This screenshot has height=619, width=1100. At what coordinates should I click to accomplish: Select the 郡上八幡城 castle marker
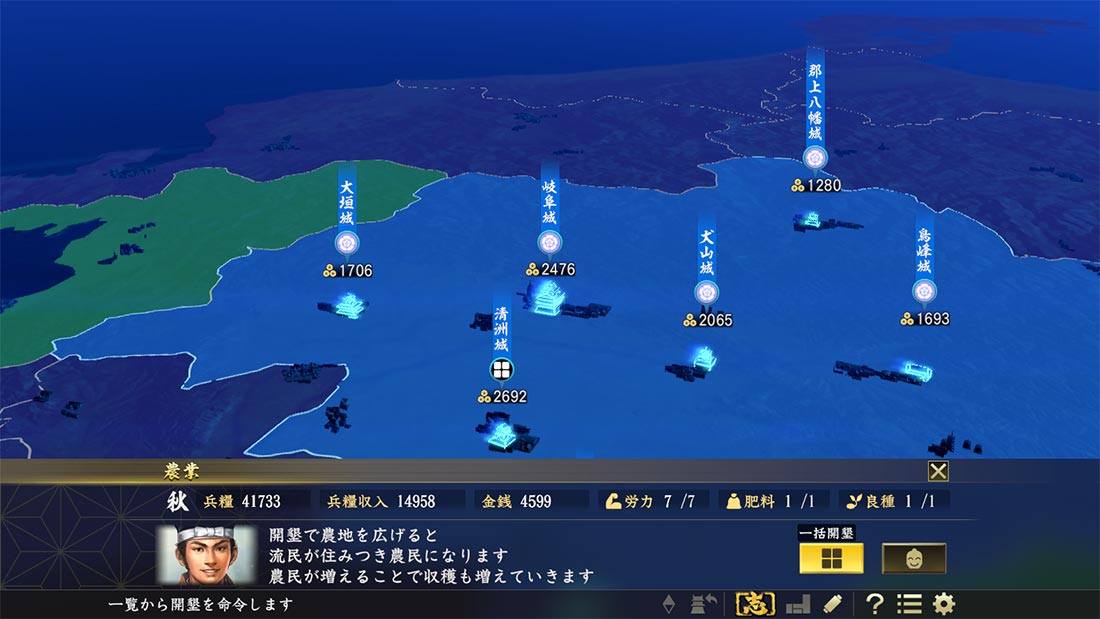(815, 158)
